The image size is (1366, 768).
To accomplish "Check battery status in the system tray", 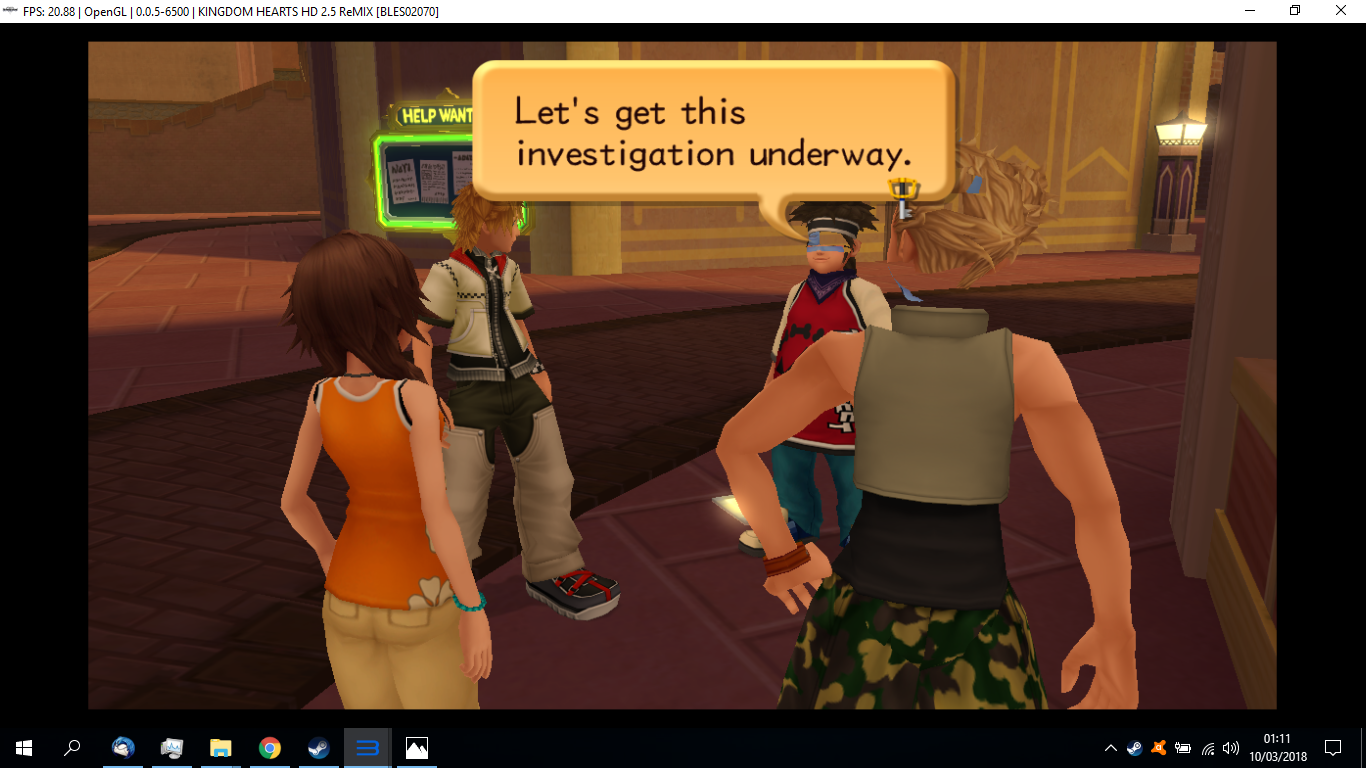I will 1183,748.
